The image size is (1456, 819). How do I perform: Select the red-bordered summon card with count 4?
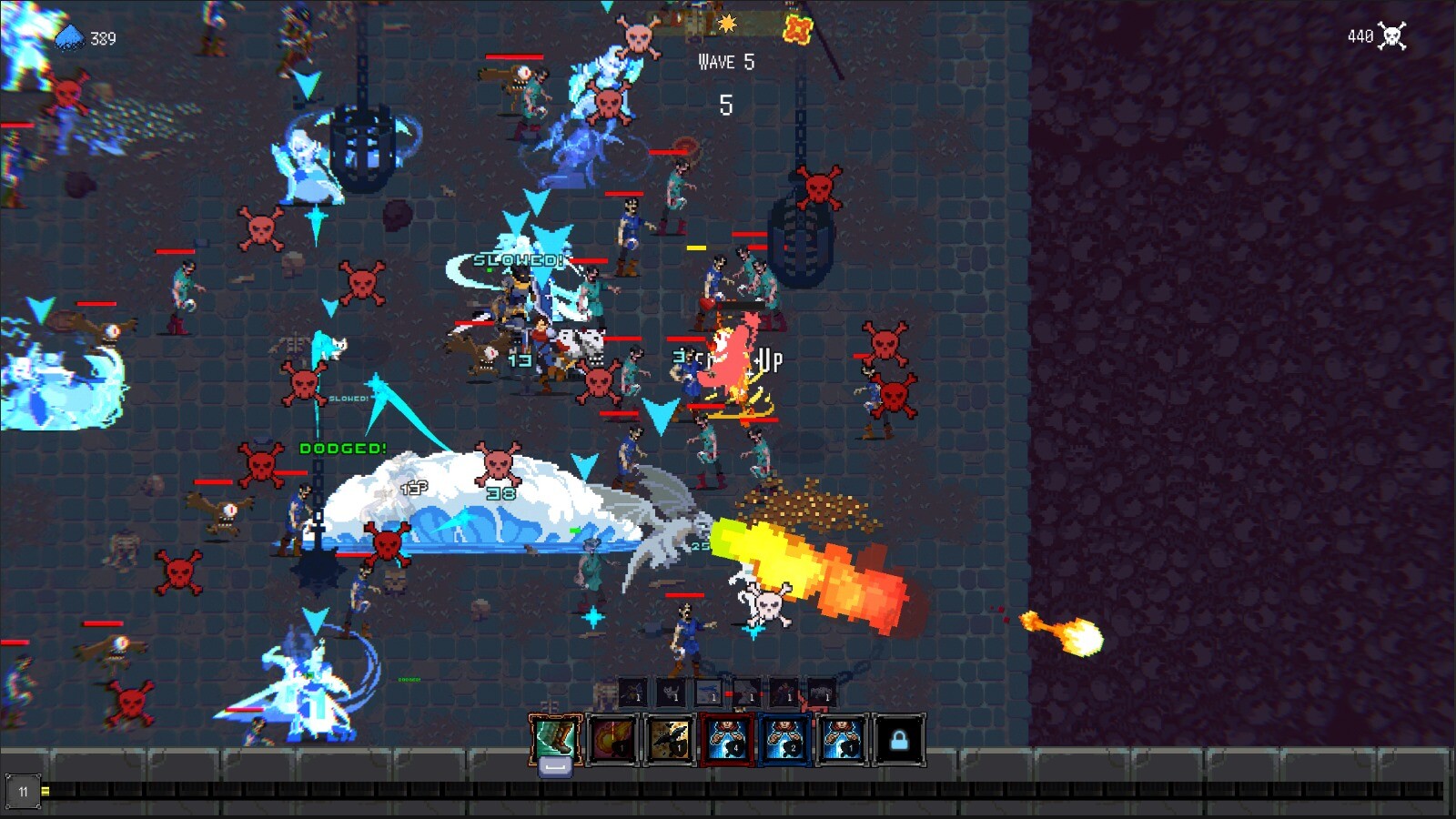(727, 739)
